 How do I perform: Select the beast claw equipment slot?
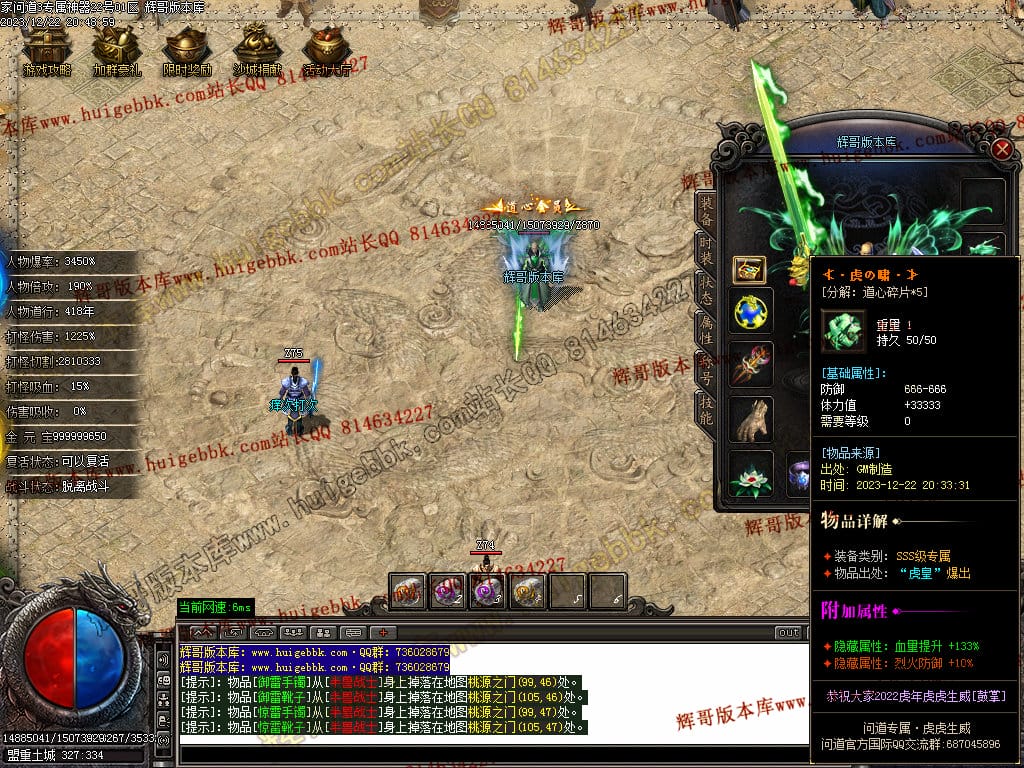750,420
